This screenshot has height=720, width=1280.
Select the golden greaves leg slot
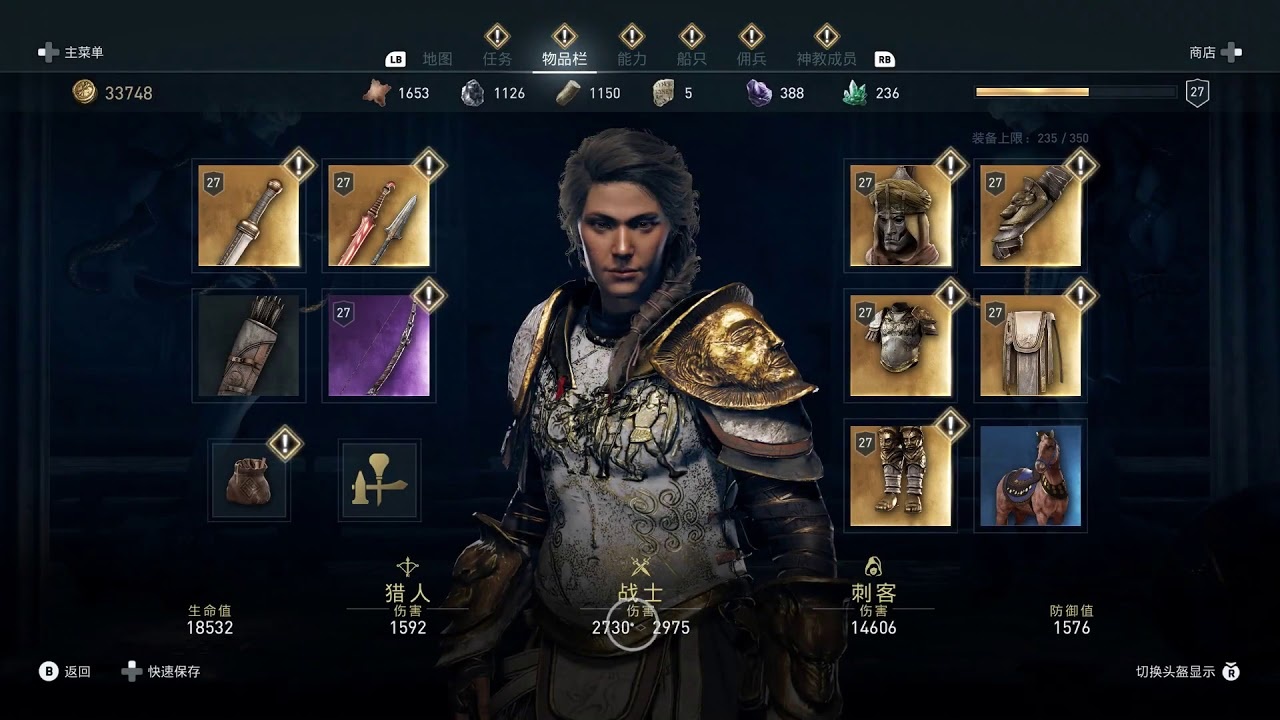(x=901, y=475)
